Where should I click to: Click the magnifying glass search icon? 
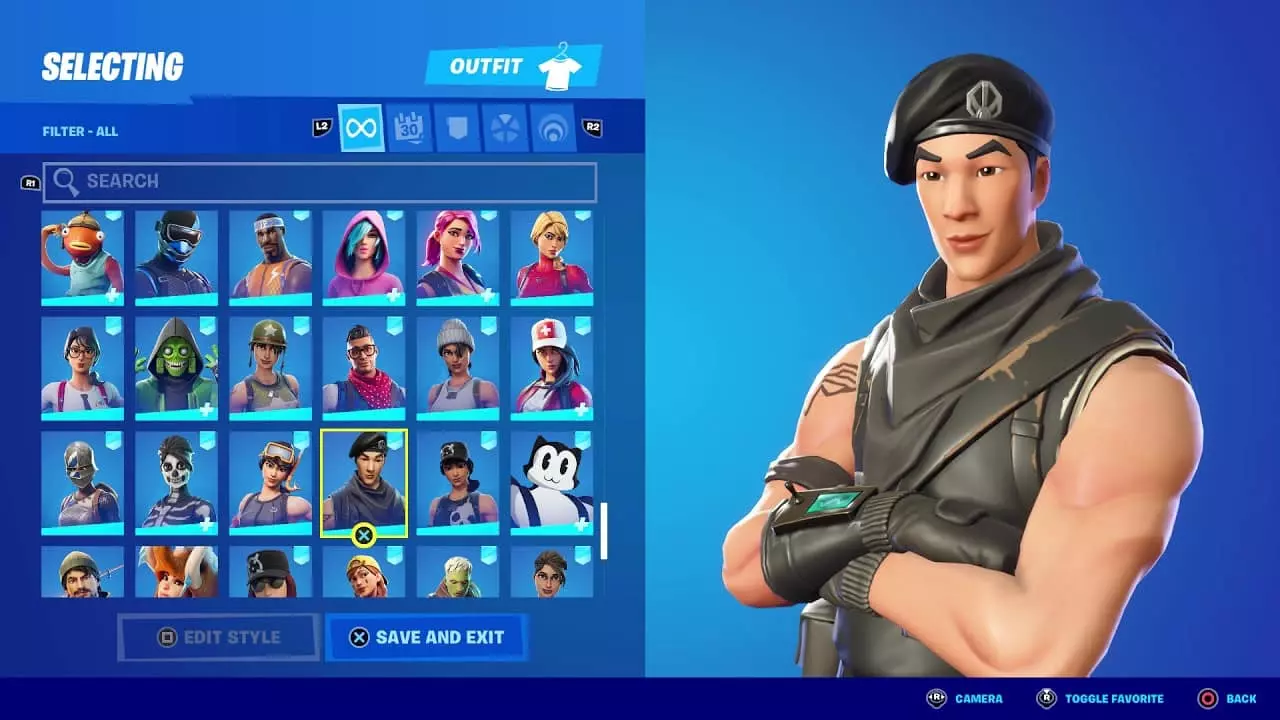pyautogui.click(x=67, y=181)
